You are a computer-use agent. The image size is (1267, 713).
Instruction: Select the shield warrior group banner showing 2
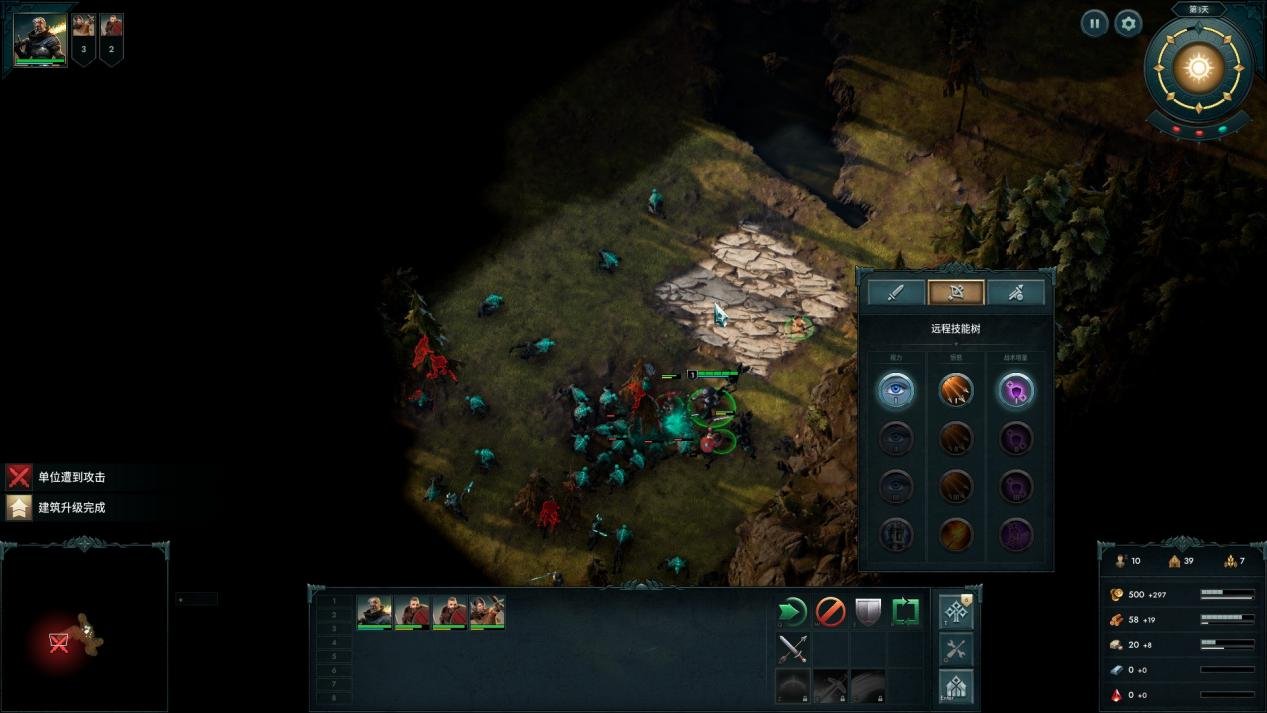[x=112, y=38]
